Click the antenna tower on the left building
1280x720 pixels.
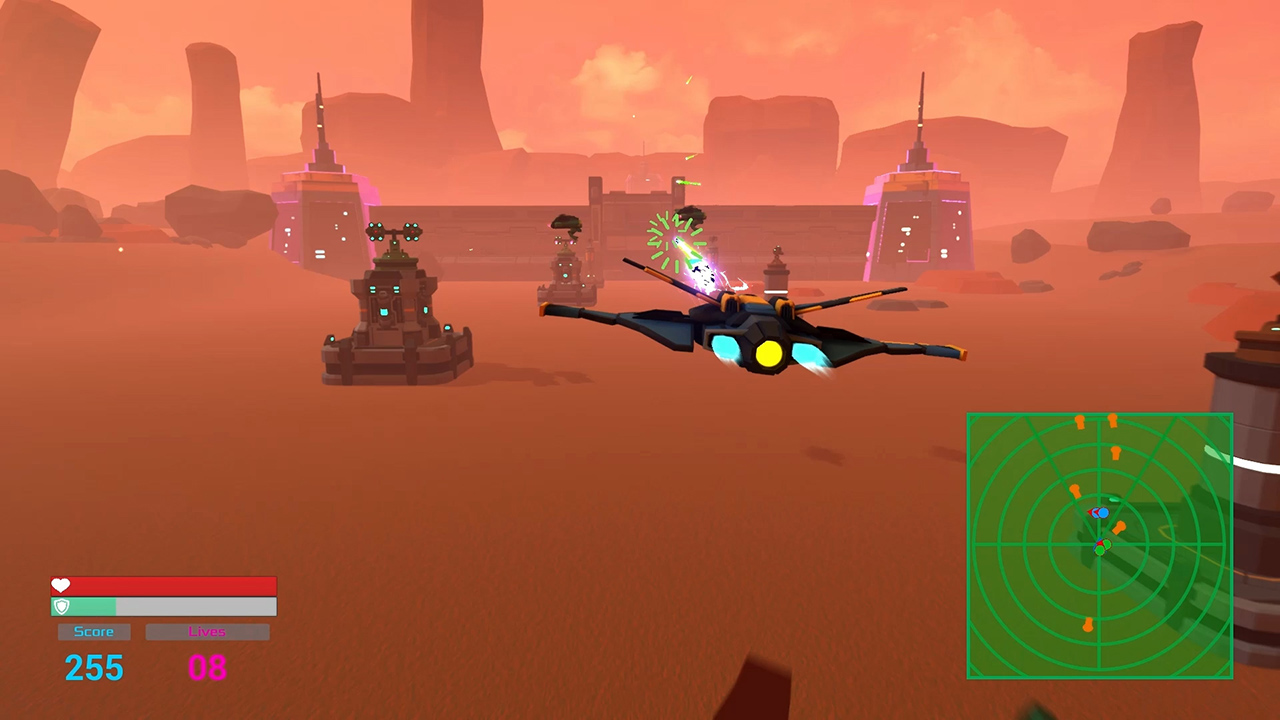pos(320,110)
